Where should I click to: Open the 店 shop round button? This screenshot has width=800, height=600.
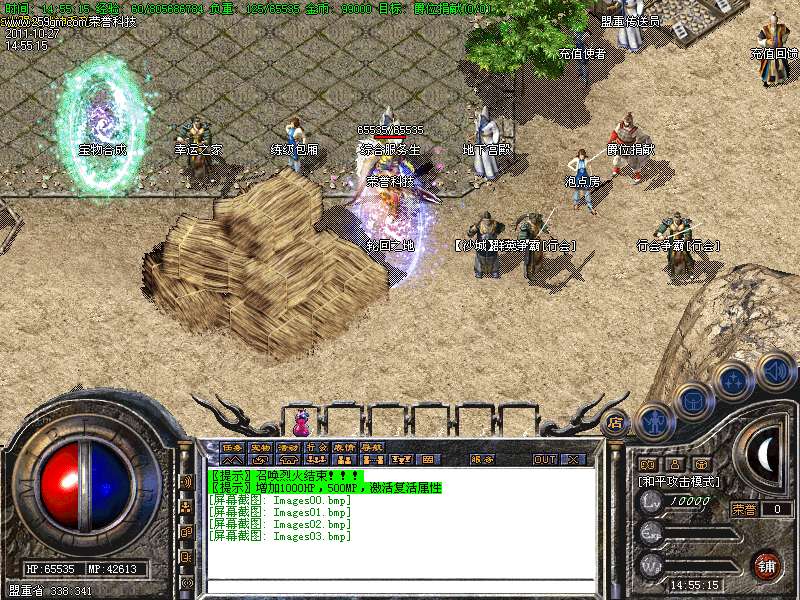(616, 421)
